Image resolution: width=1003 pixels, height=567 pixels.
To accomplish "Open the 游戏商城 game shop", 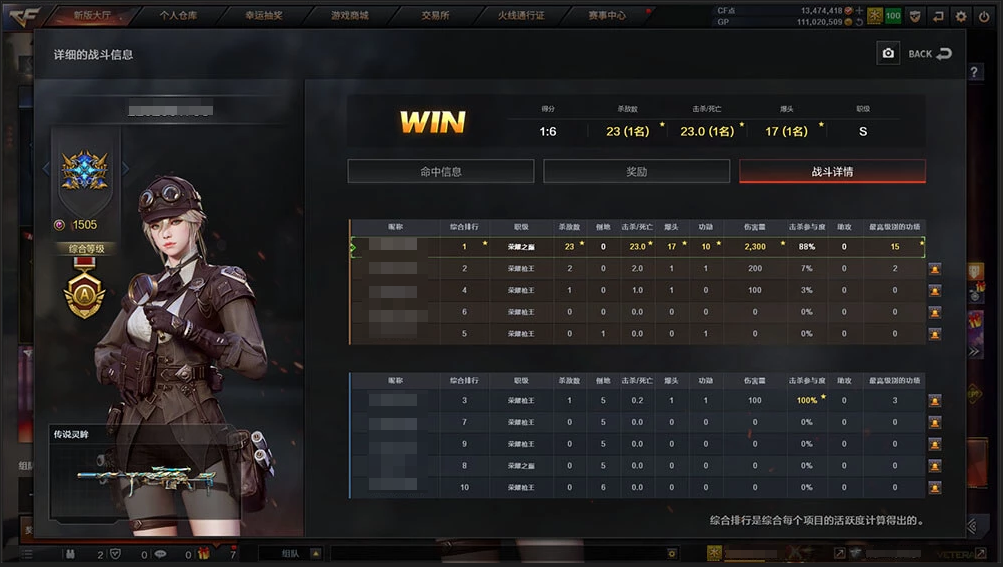I will [x=350, y=16].
